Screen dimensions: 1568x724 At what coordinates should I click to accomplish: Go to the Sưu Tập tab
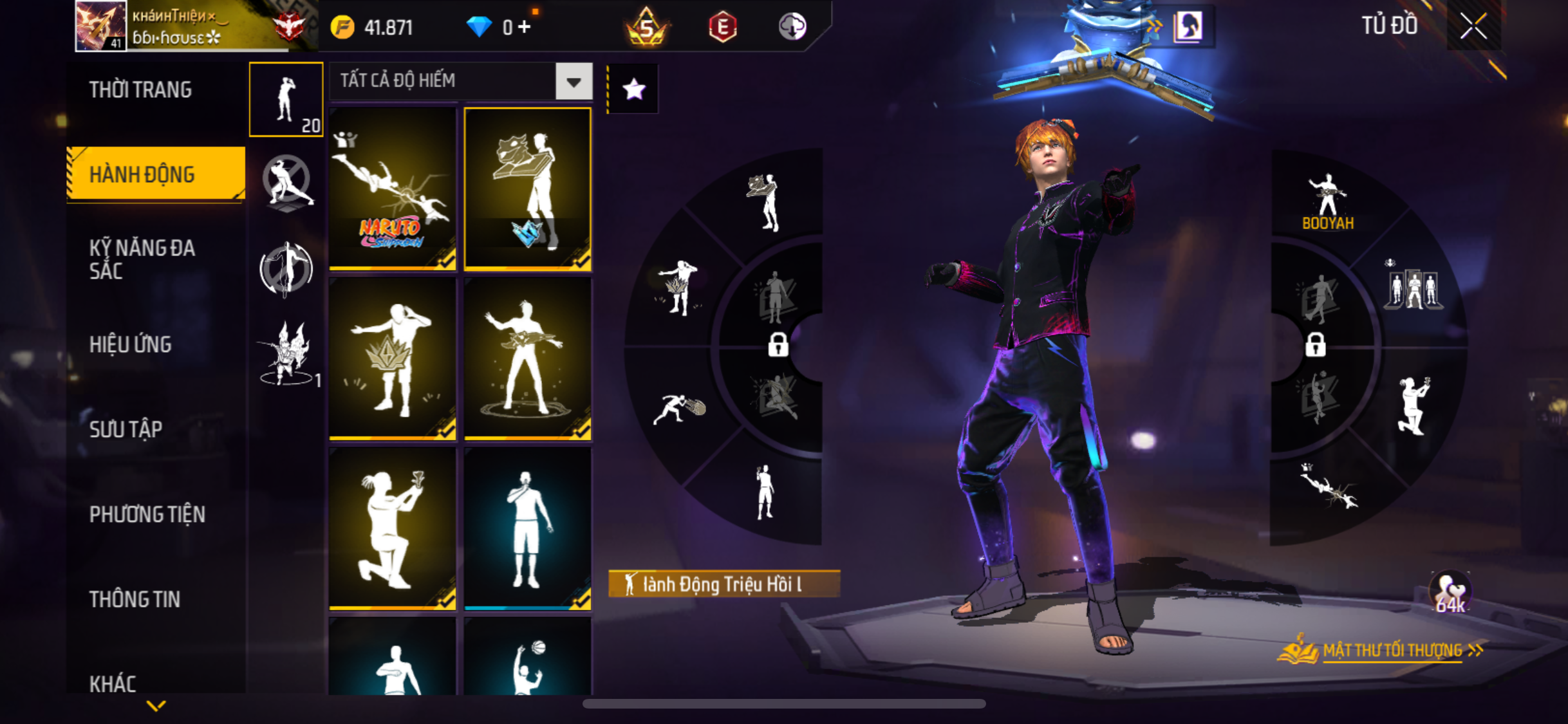(x=126, y=429)
